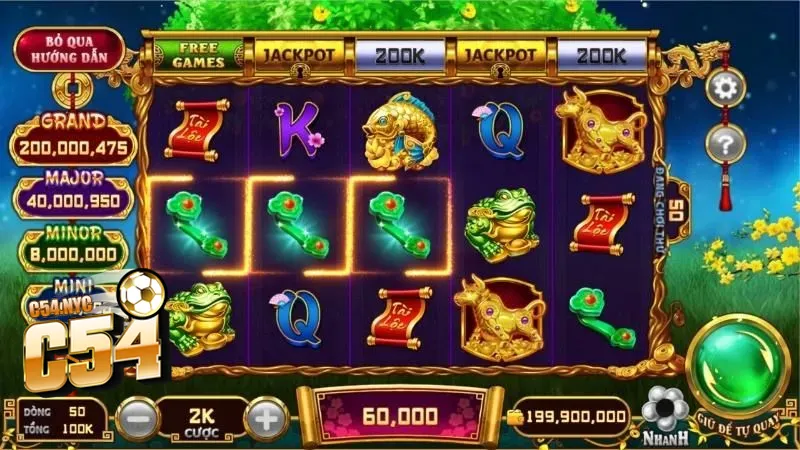Open the lines and total bet panel

pos(62,420)
